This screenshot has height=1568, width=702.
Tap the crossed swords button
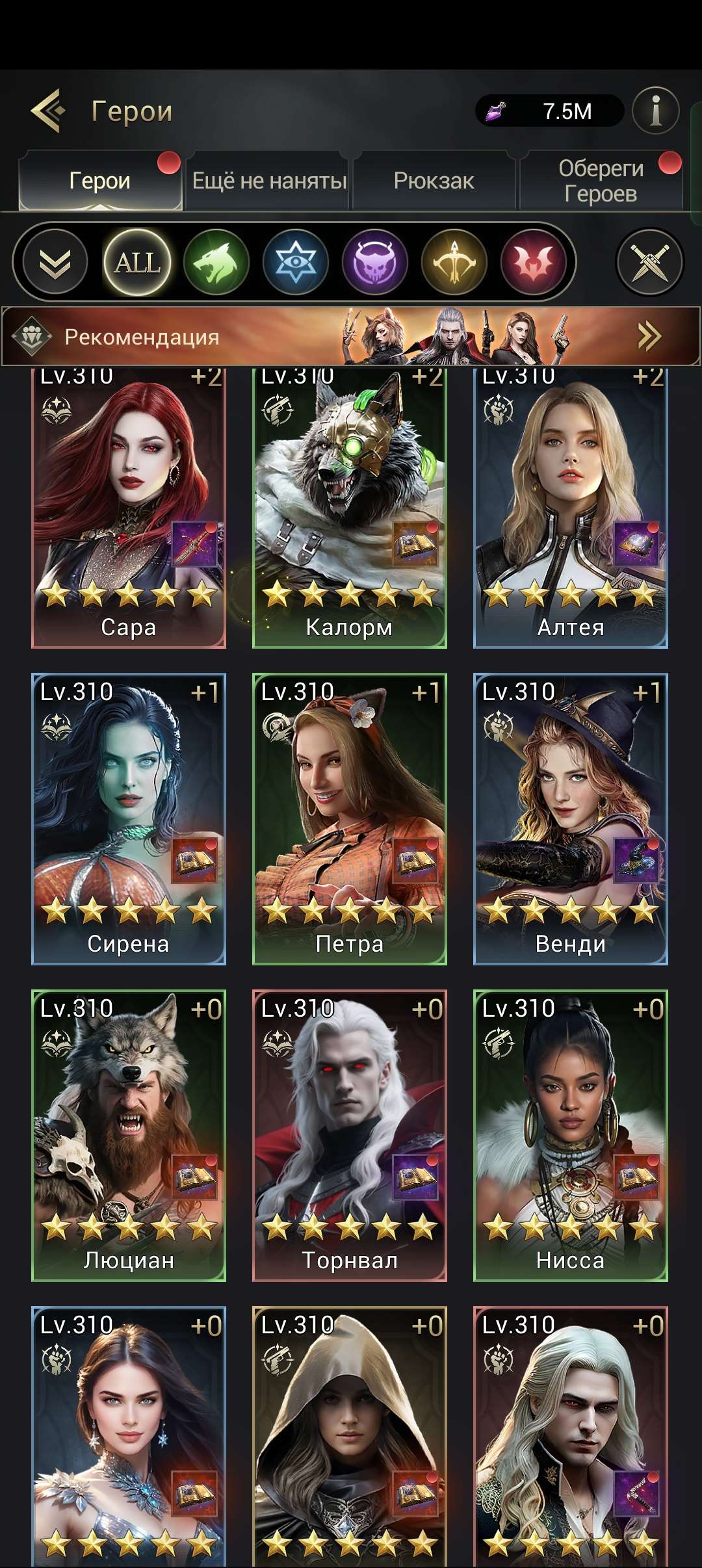coord(649,263)
